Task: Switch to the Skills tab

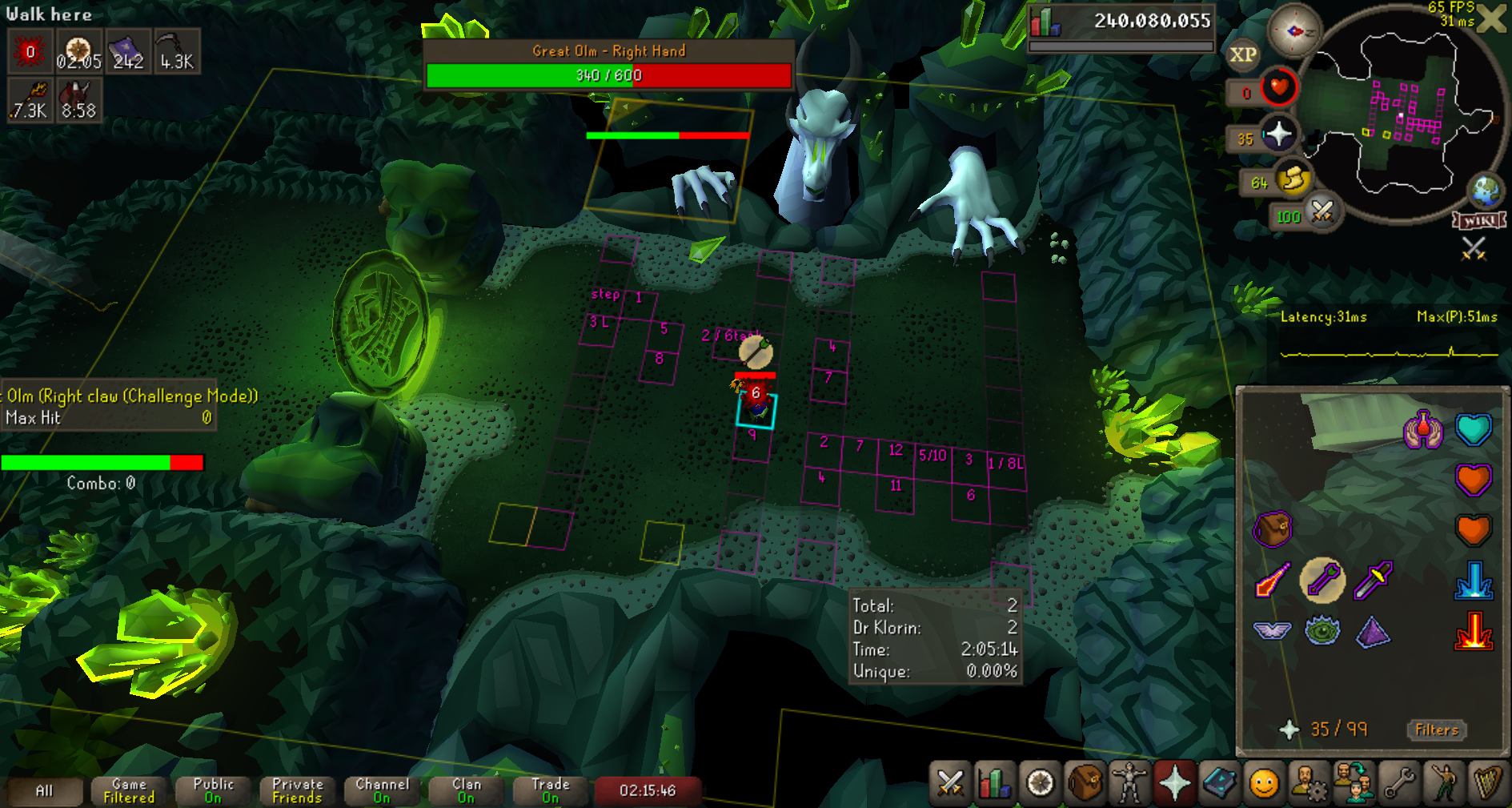Action: [x=995, y=782]
